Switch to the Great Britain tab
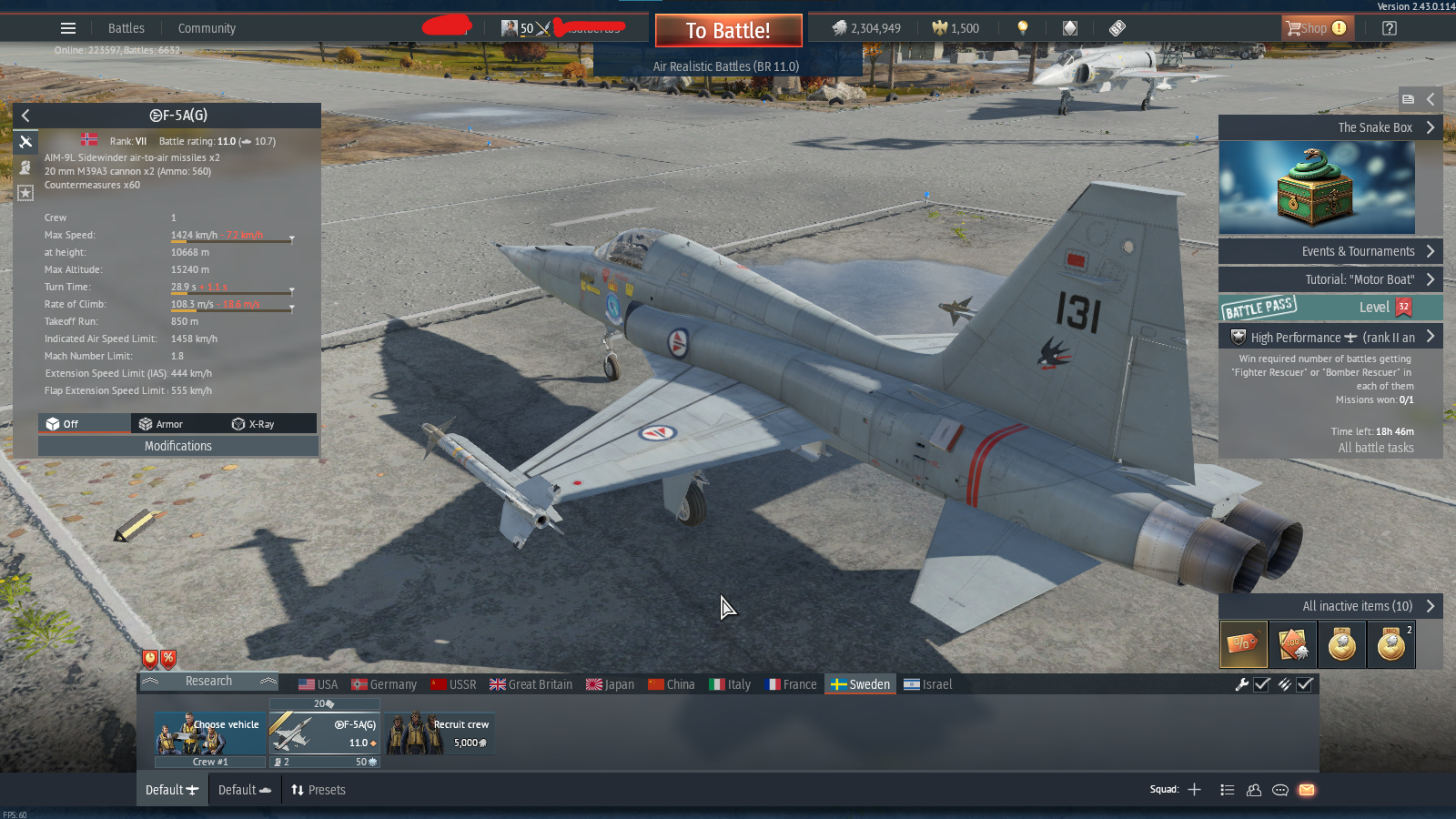This screenshot has width=1456, height=819. [531, 684]
